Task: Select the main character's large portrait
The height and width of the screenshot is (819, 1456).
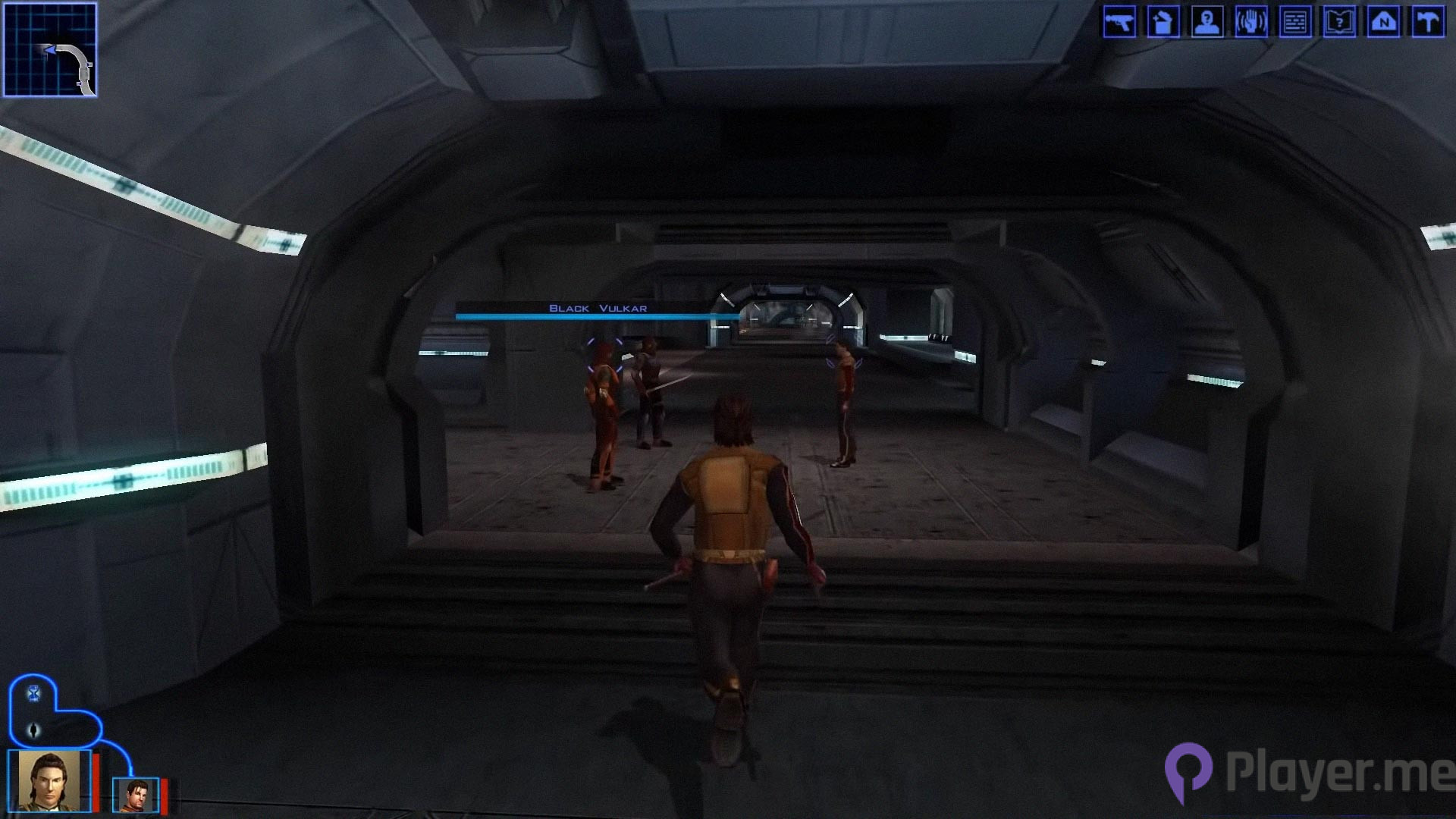Action: 49,781
